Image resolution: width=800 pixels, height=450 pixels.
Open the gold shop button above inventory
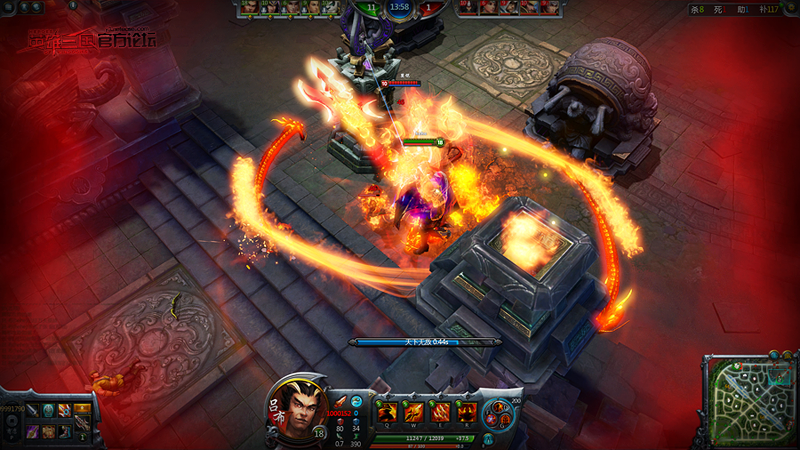click(x=82, y=408)
